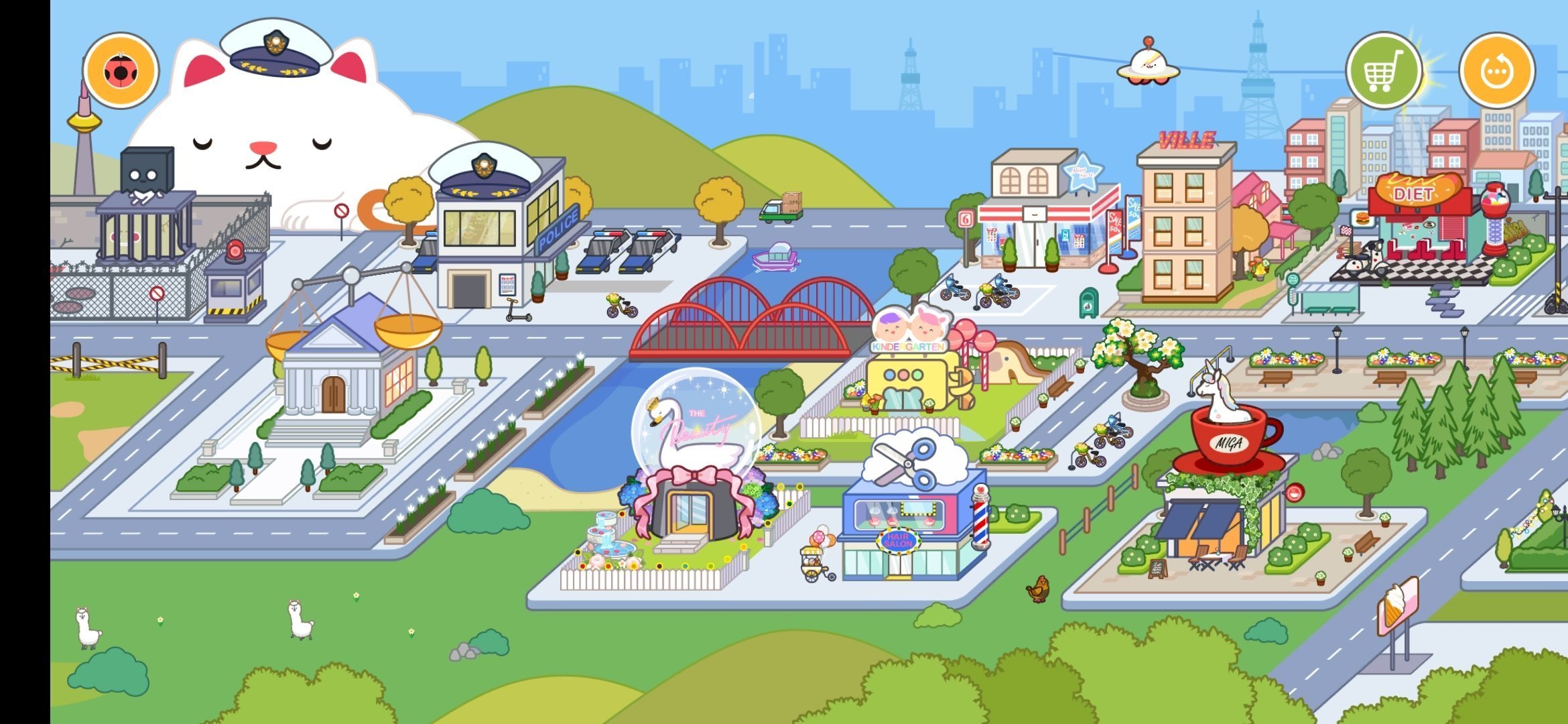1568x724 pixels.
Task: Open the green shopping cart store
Action: [1384, 70]
